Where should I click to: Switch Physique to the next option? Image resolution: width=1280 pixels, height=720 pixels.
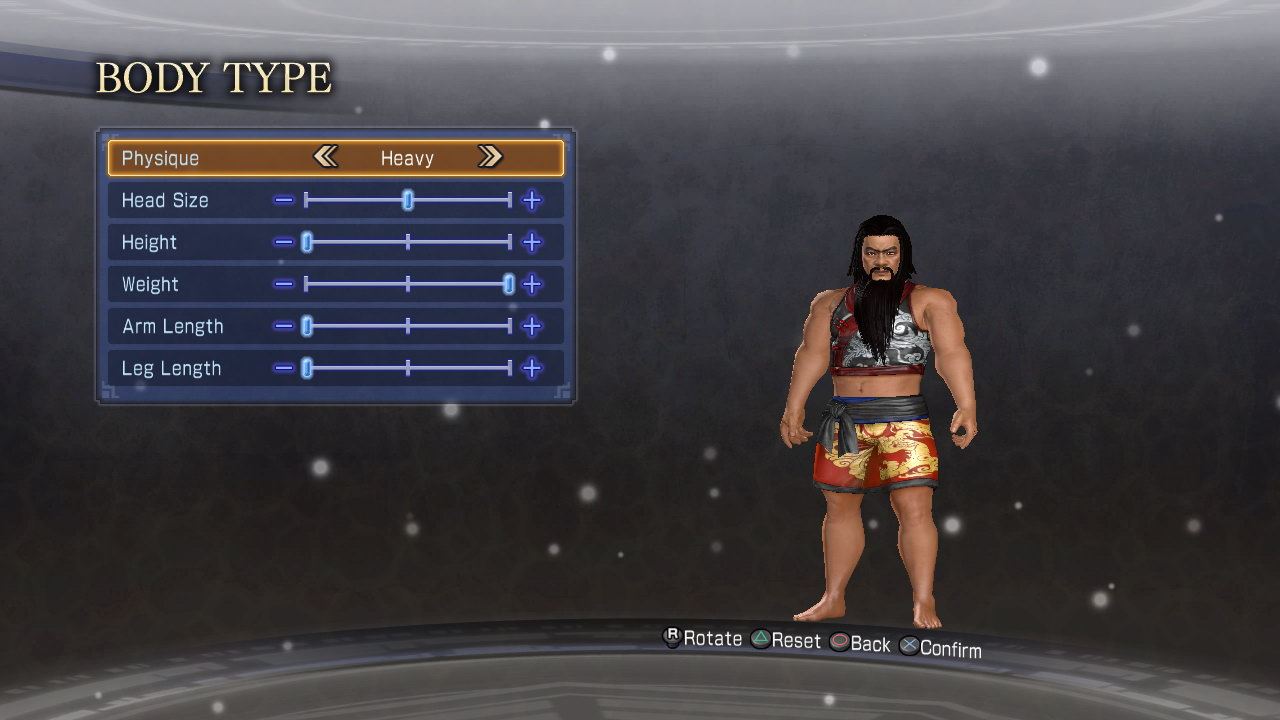[489, 157]
